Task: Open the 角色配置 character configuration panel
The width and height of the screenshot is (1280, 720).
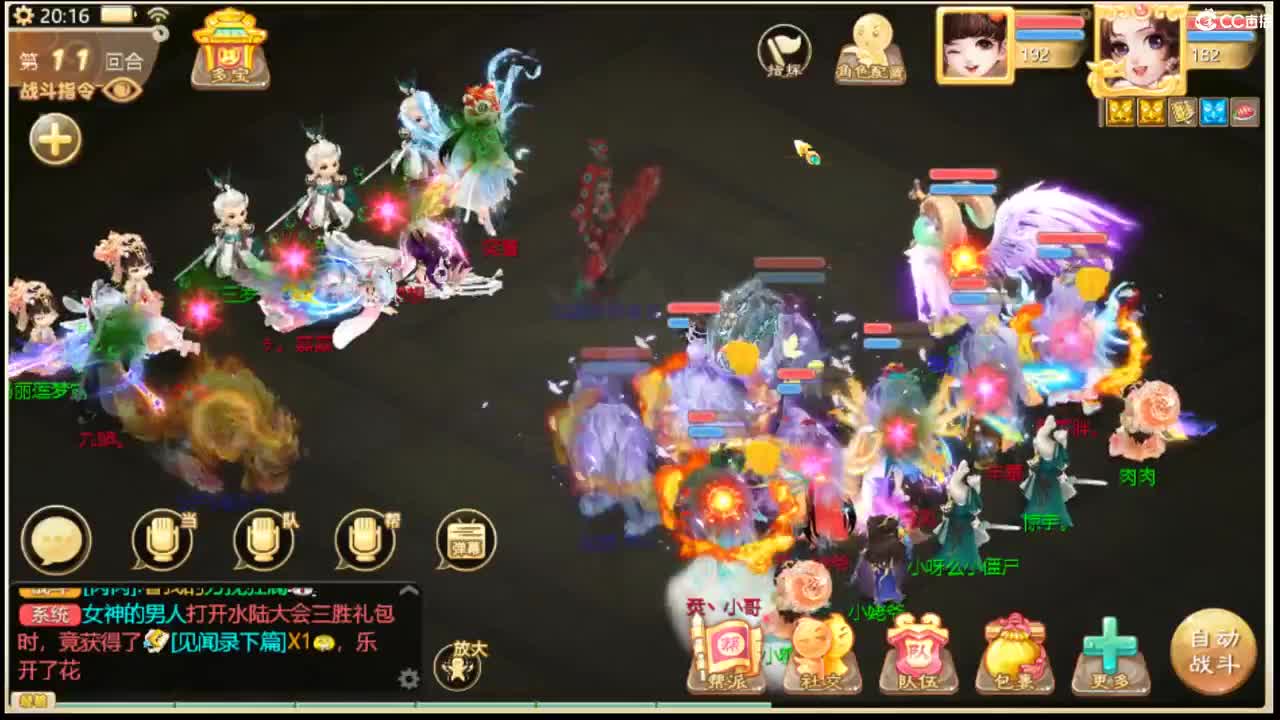Action: click(869, 48)
